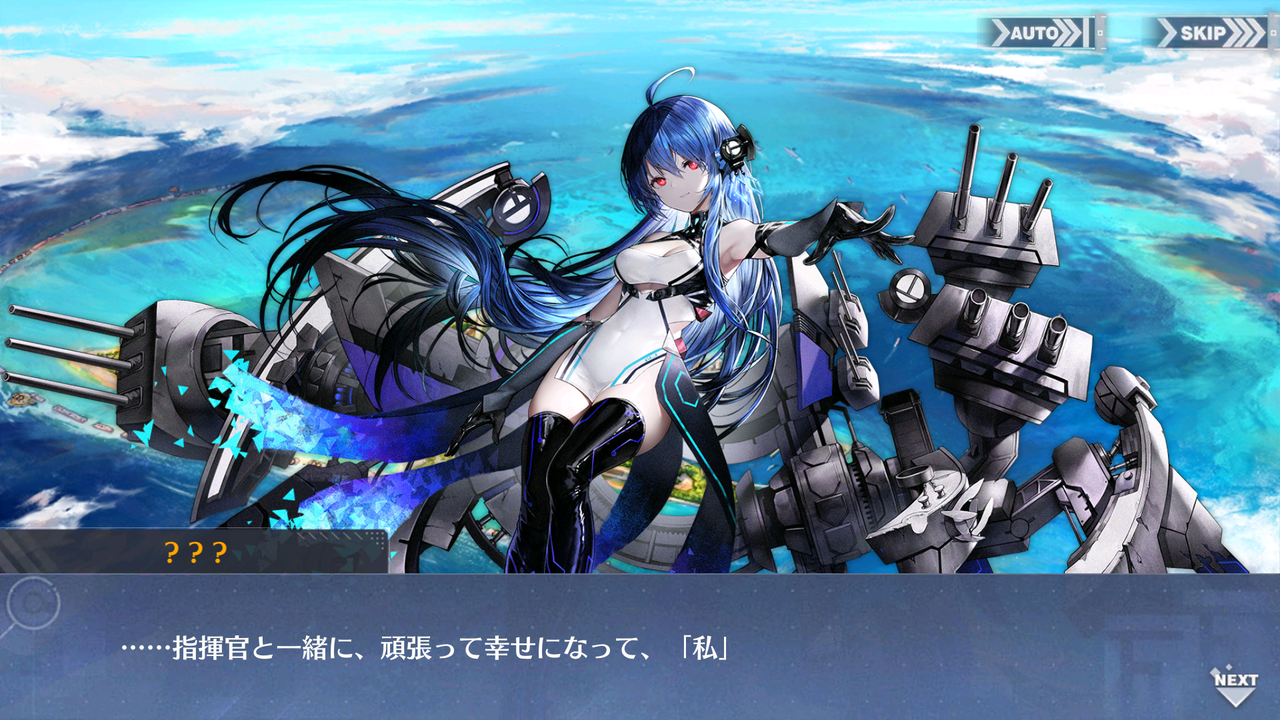The height and width of the screenshot is (720, 1280).
Task: Click the leading chevron before the AUTO label
Action: [x=1002, y=32]
